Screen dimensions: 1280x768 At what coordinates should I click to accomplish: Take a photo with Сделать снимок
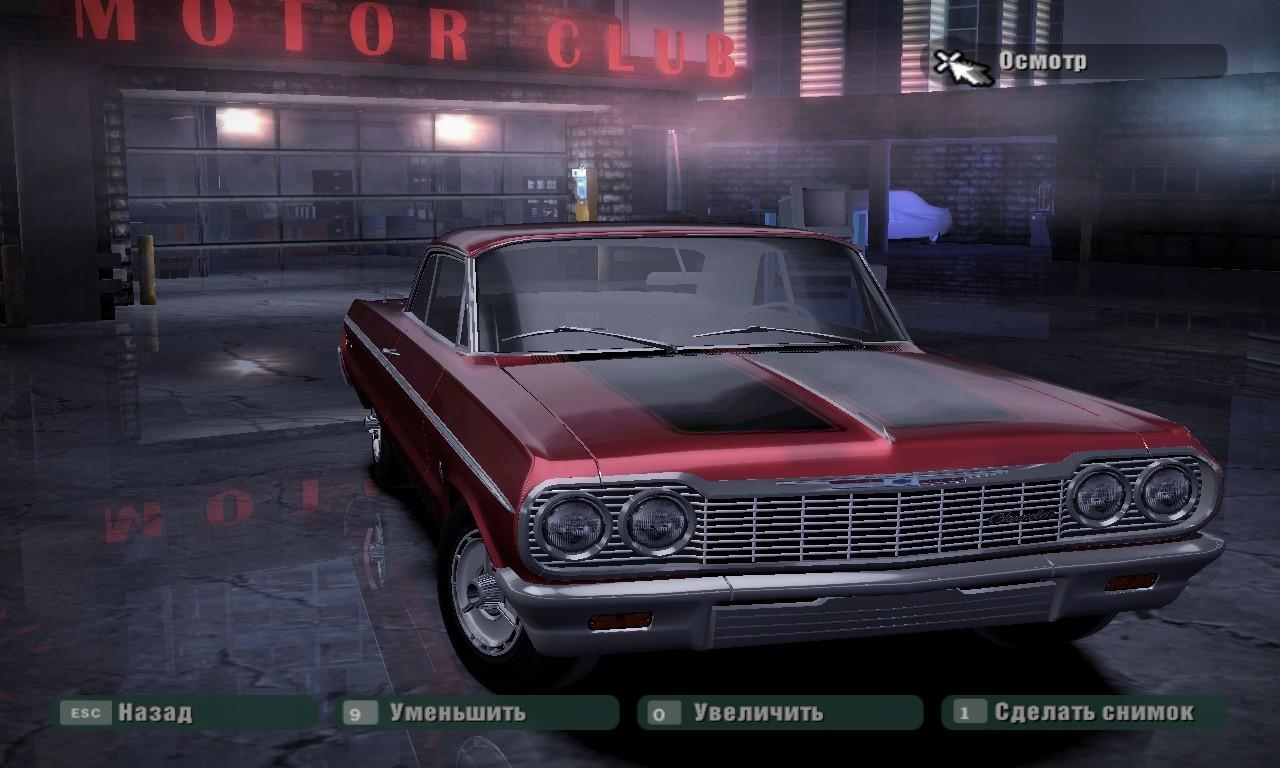click(1092, 713)
